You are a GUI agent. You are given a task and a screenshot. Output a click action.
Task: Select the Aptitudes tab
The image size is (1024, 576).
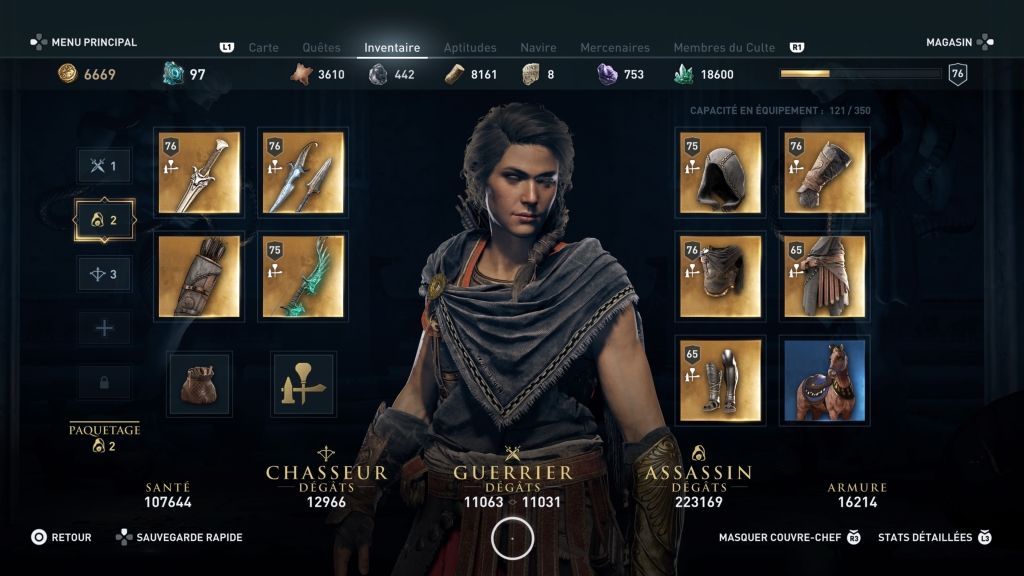tap(470, 47)
